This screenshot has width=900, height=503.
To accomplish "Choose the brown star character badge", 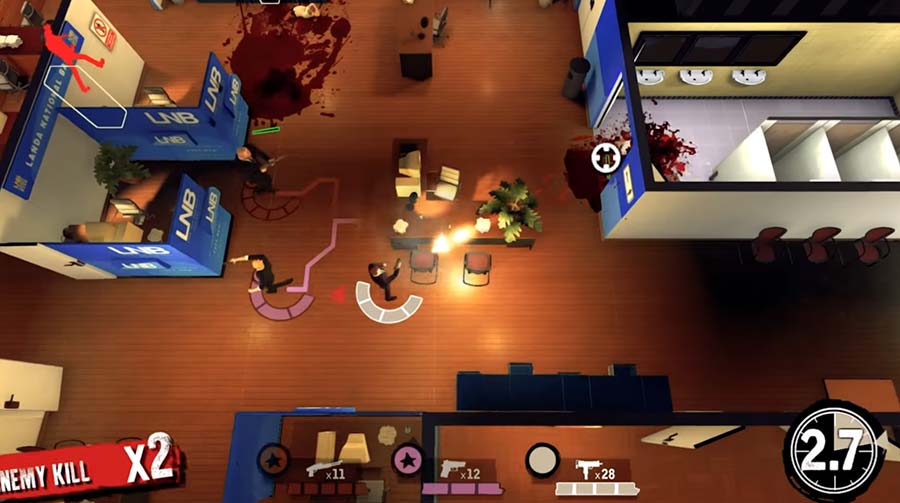I will [272, 460].
